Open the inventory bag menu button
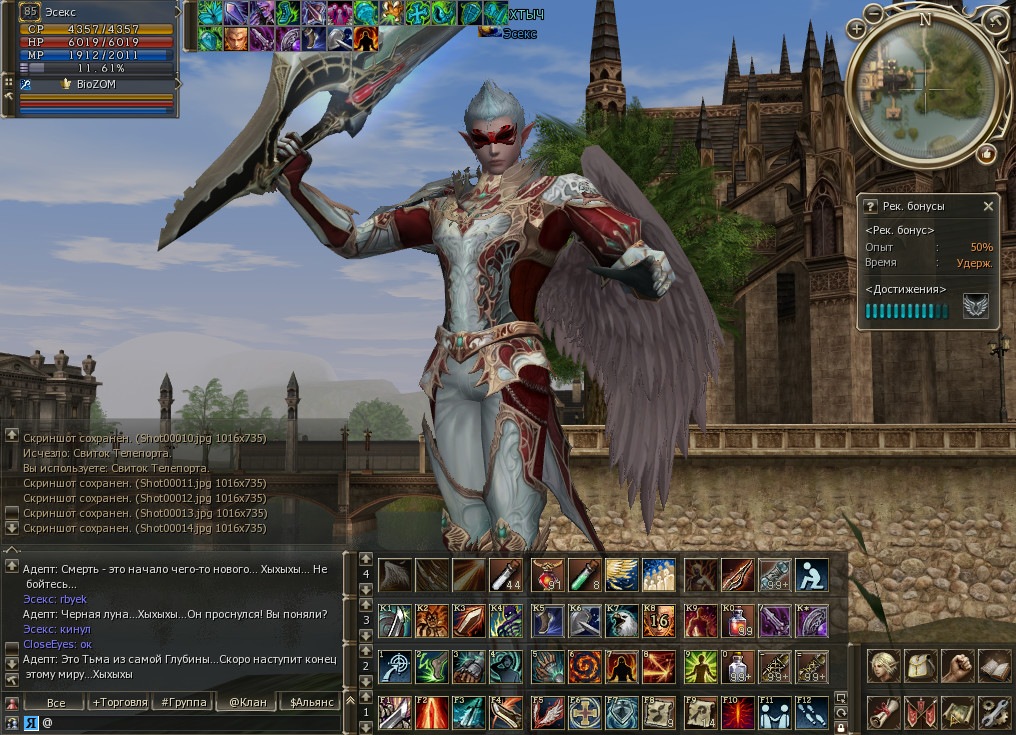This screenshot has width=1016, height=735. [x=920, y=665]
